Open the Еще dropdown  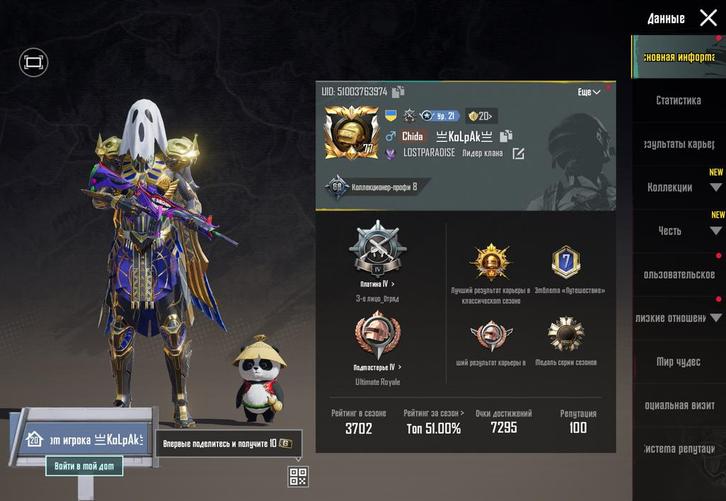[x=589, y=92]
